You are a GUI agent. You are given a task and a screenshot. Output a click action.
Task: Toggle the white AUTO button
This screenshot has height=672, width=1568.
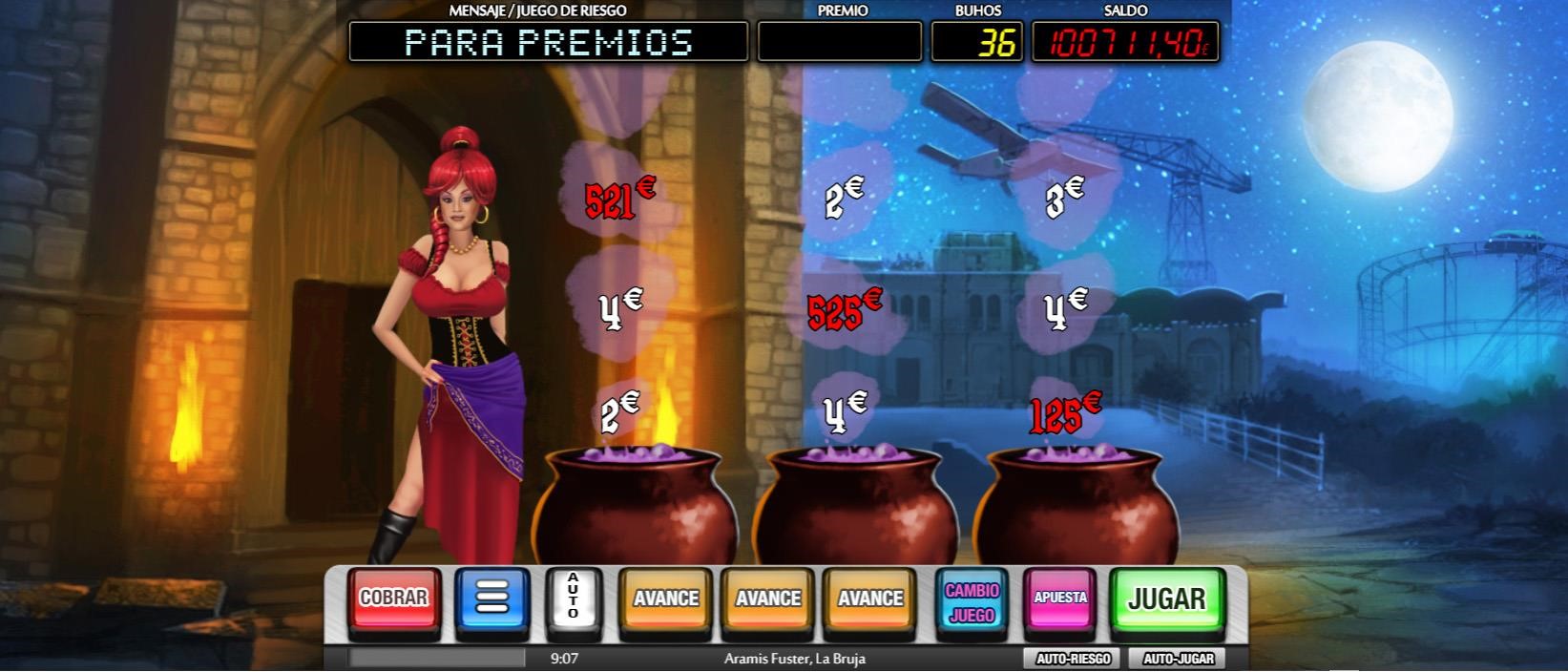[x=574, y=598]
